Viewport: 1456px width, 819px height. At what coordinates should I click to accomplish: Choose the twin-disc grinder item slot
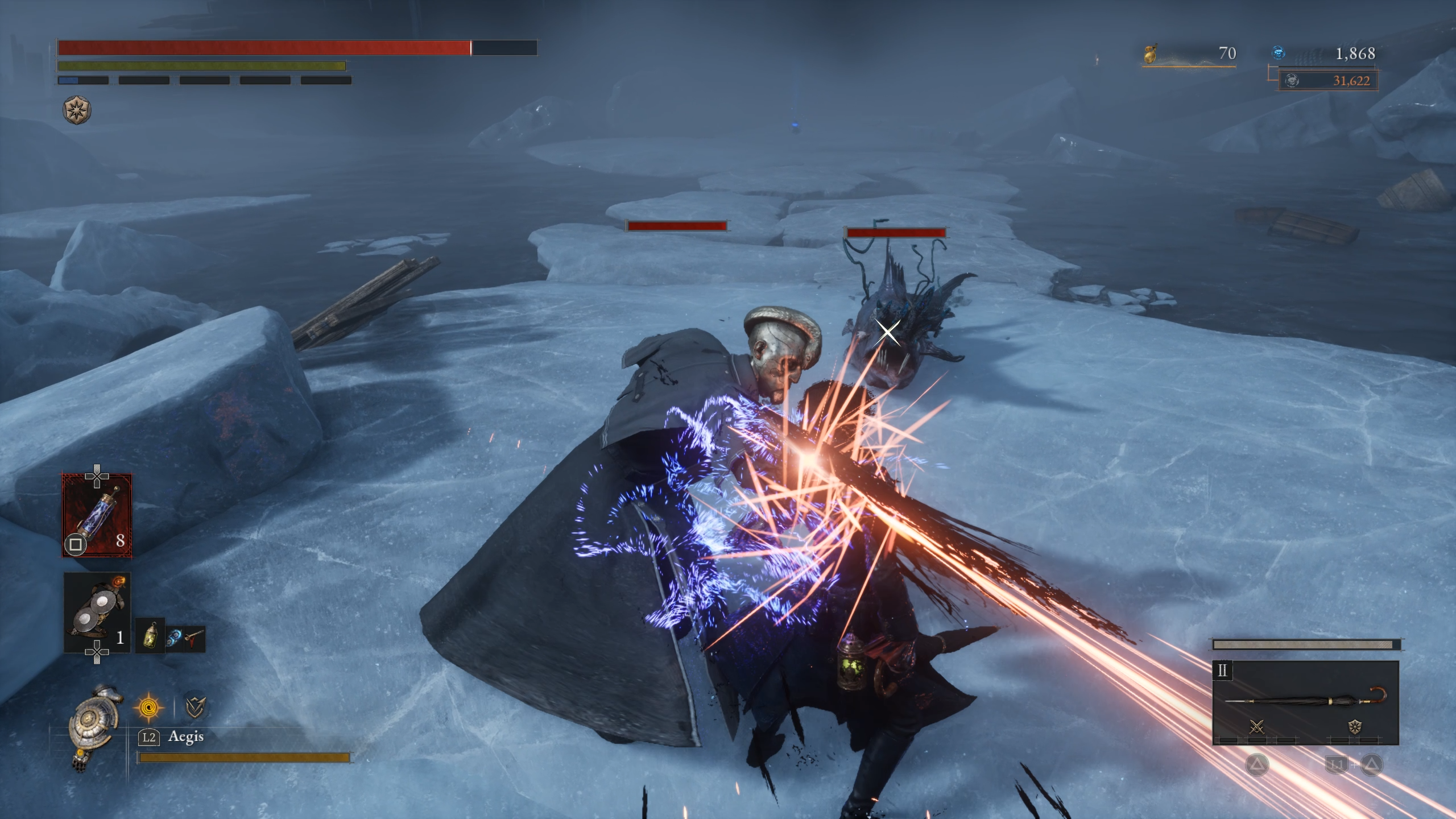click(x=97, y=612)
